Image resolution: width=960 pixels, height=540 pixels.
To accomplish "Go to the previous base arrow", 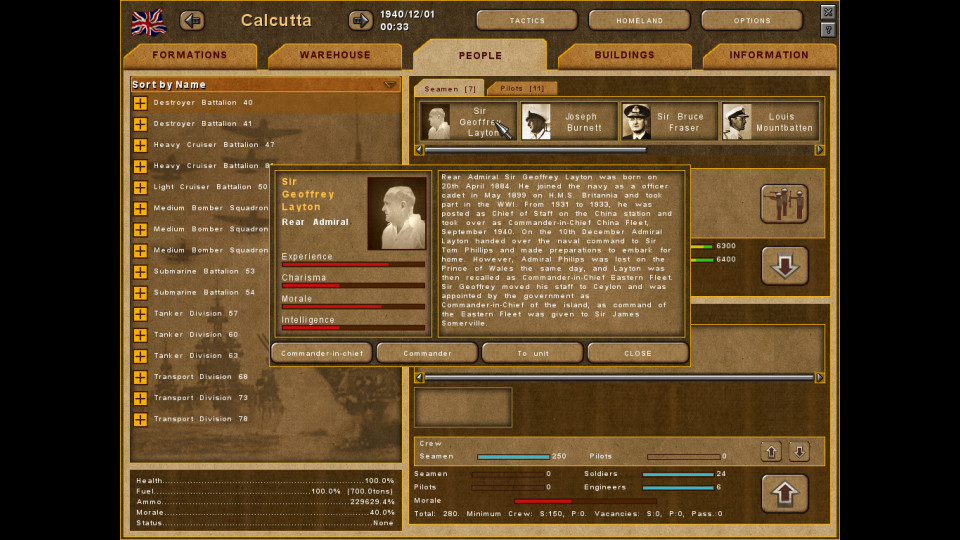I will pyautogui.click(x=192, y=20).
